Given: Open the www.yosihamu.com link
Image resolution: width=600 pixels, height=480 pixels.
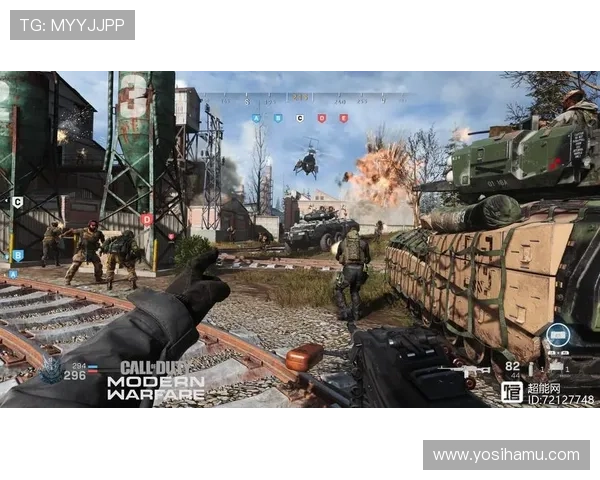Looking at the screenshot, I should coord(505,455).
